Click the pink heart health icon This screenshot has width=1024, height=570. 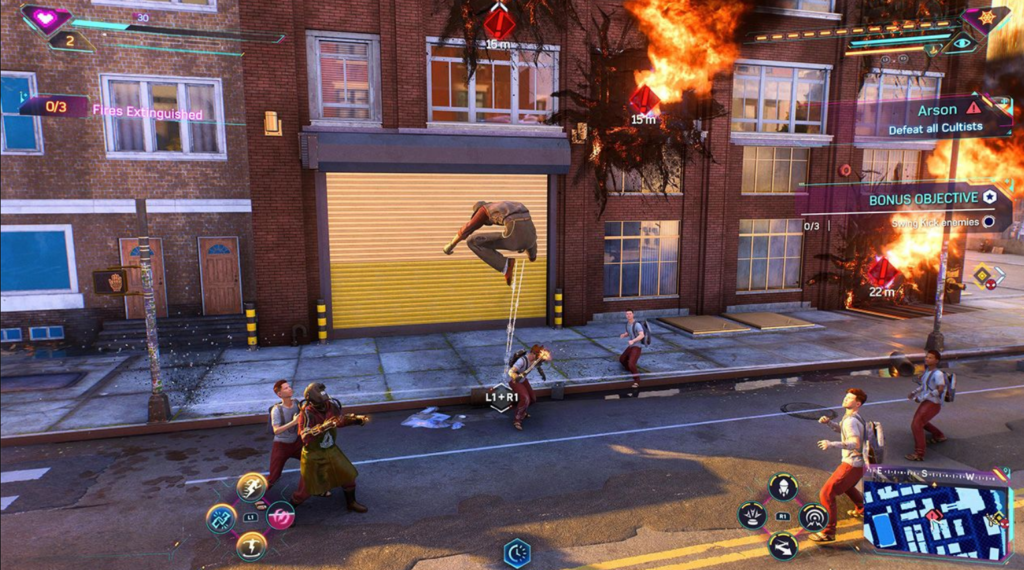click(x=46, y=17)
